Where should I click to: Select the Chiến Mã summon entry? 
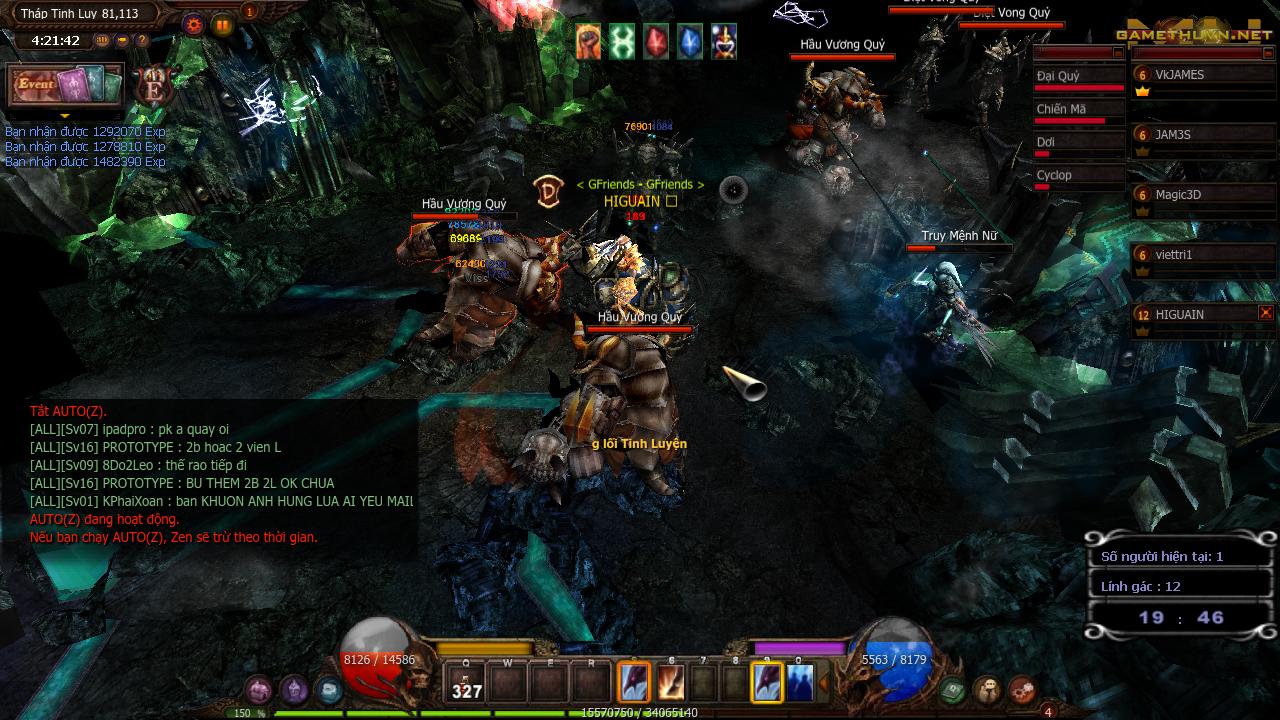point(1078,110)
